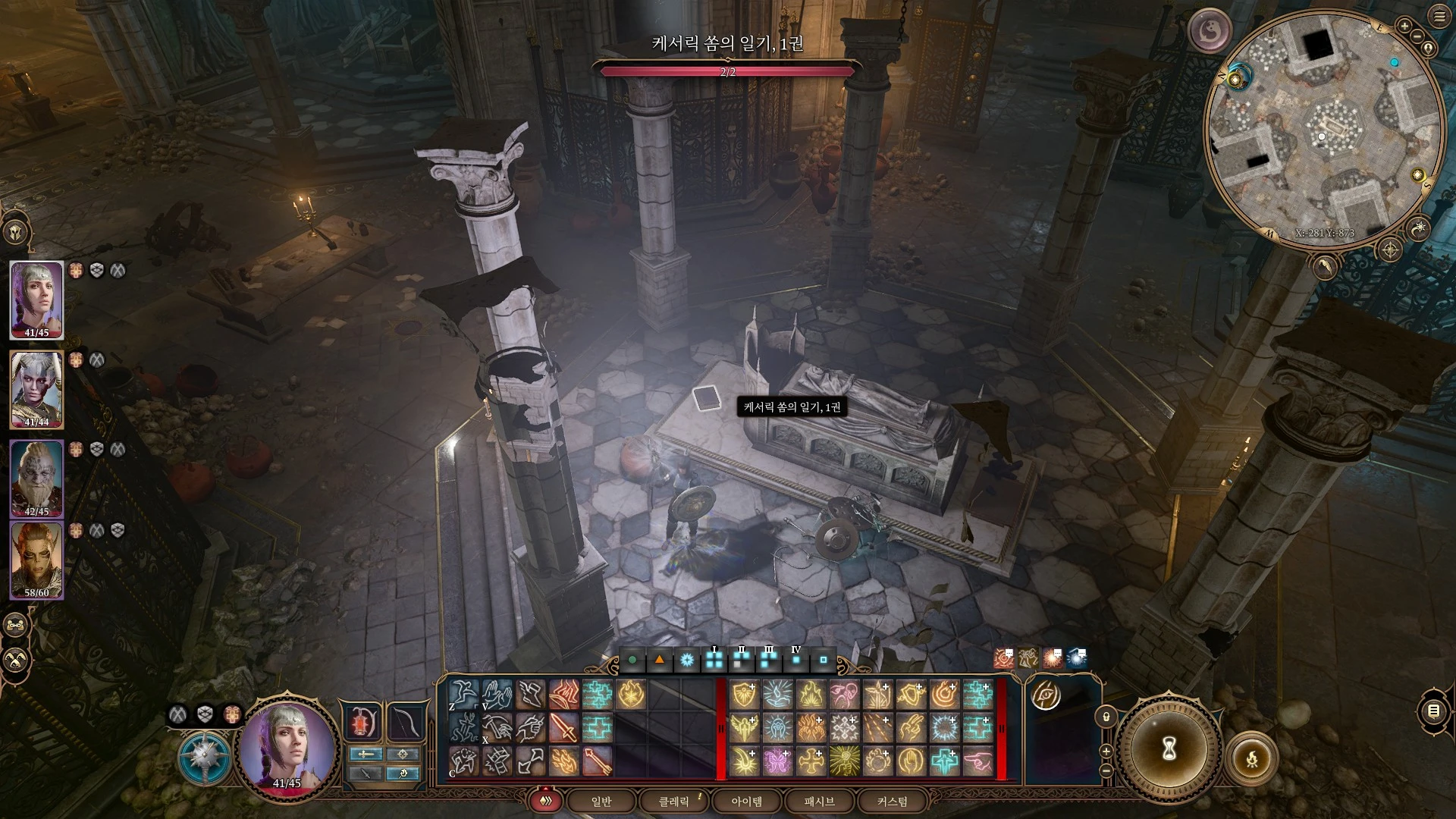Screen dimensions: 1456x819
Task: Open the 클레릭 hotbar tab
Action: click(673, 802)
